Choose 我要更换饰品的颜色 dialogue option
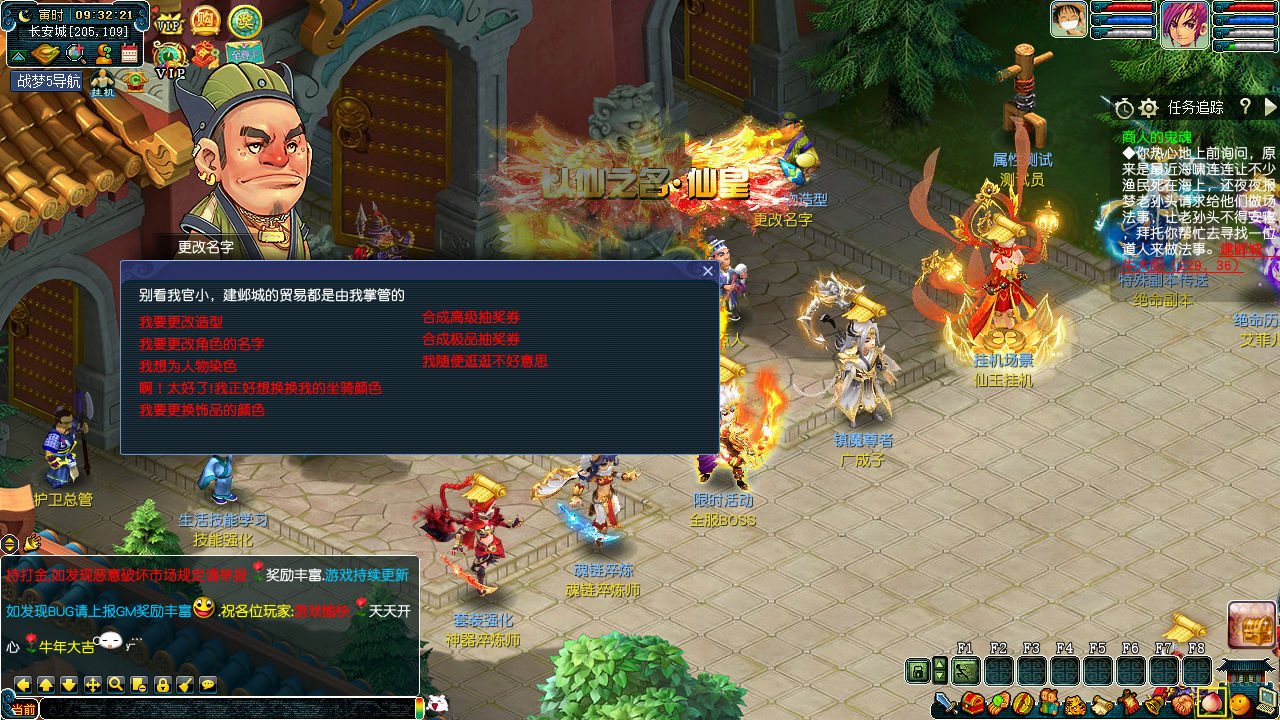Screen dimensions: 1280x720 202,410
